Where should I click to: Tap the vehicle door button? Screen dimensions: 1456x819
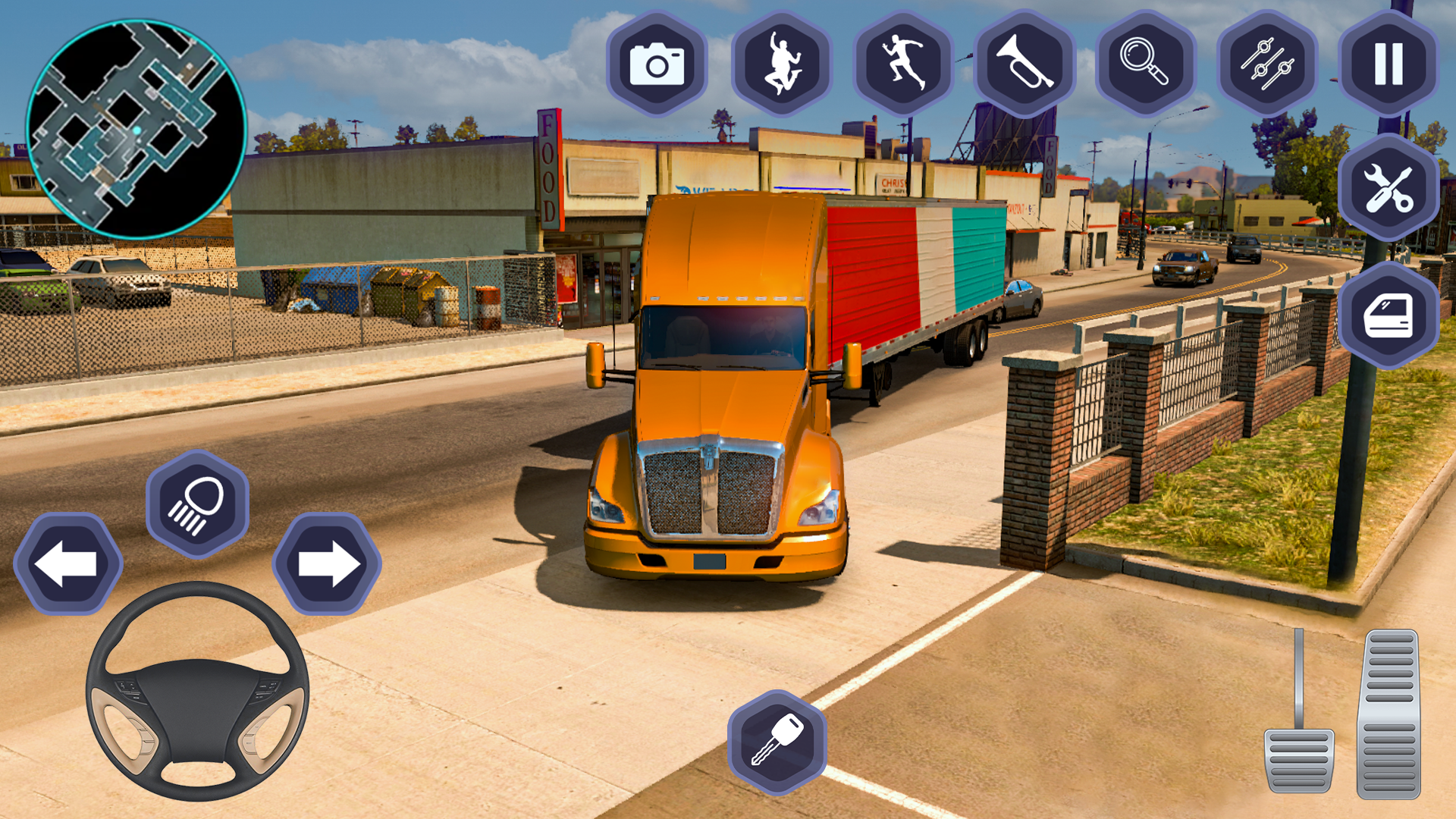(x=1389, y=315)
